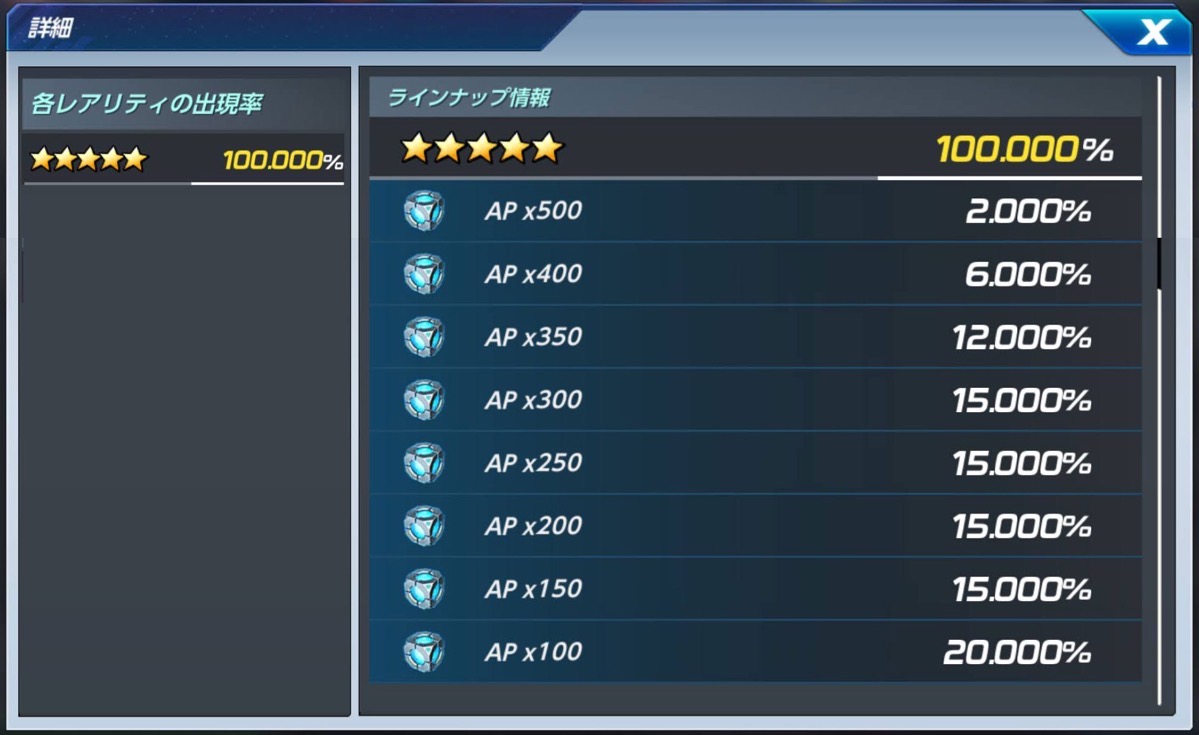Select the AP x500 lineup row
The width and height of the screenshot is (1199, 735).
[755, 212]
